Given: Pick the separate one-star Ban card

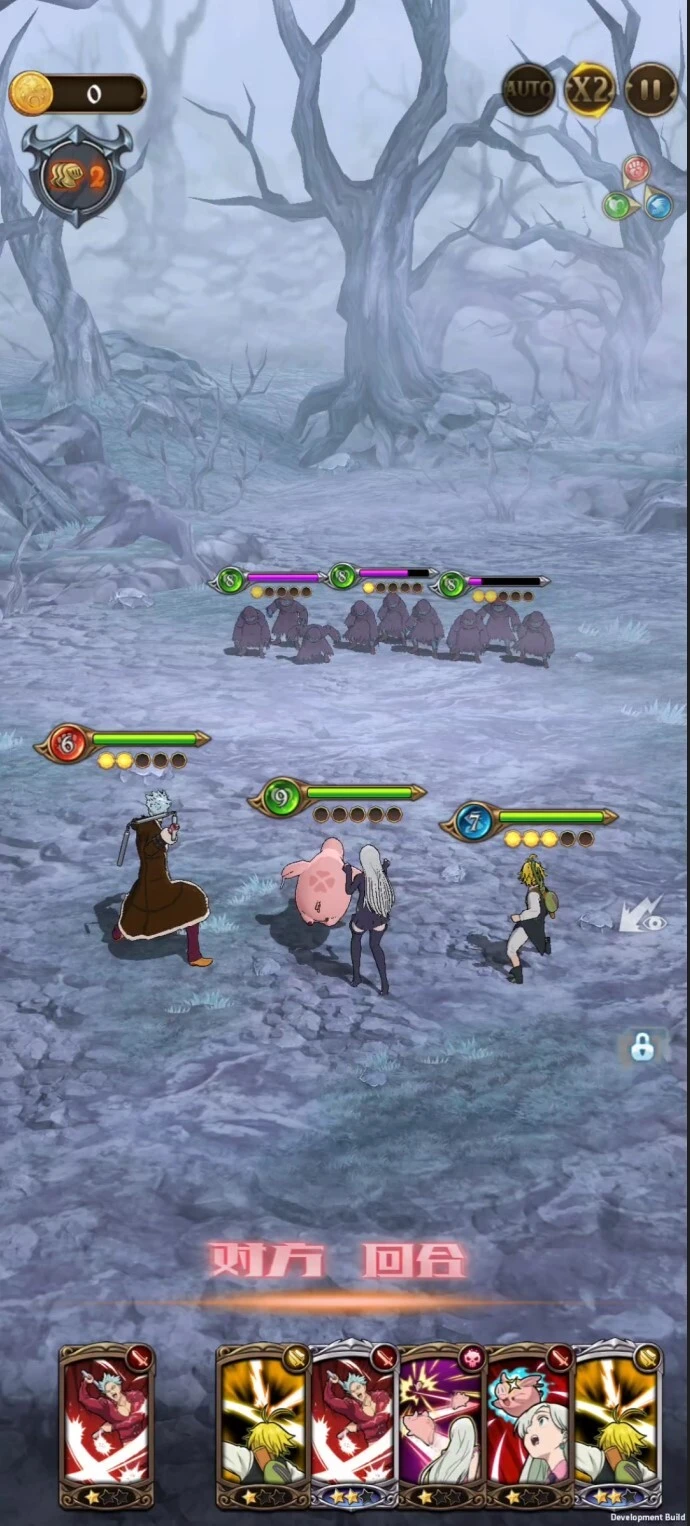Looking at the screenshot, I should pos(107,1424).
